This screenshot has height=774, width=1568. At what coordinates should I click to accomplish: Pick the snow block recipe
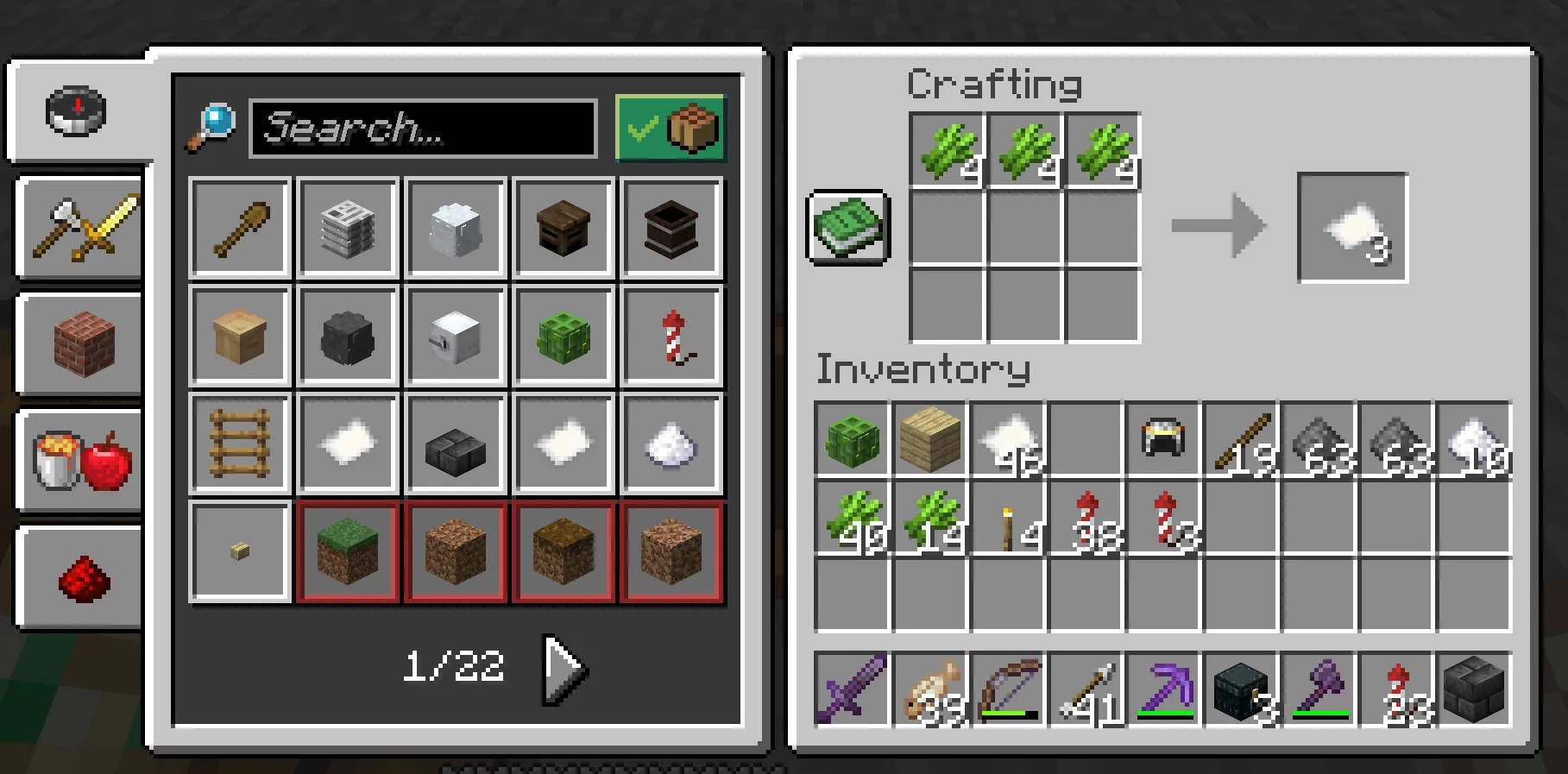(456, 227)
